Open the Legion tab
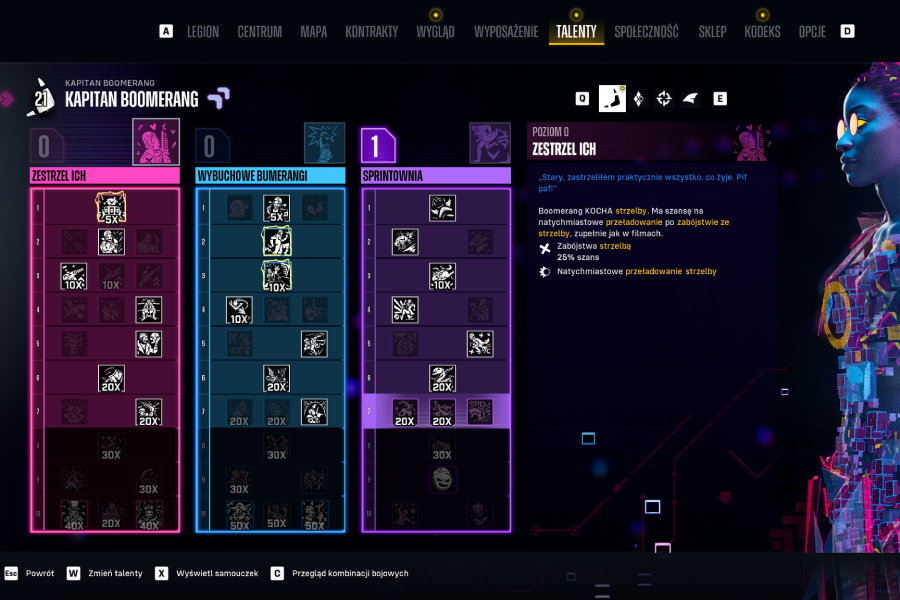900x600 pixels. (x=203, y=32)
